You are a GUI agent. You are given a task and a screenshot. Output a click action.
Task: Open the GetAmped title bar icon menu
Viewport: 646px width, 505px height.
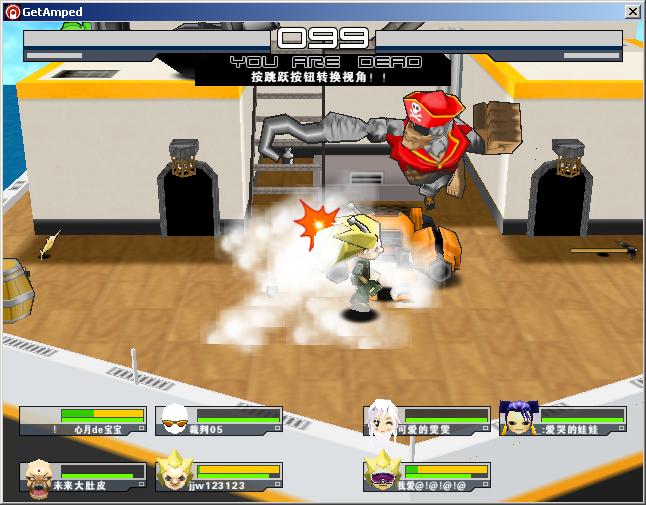(x=11, y=11)
